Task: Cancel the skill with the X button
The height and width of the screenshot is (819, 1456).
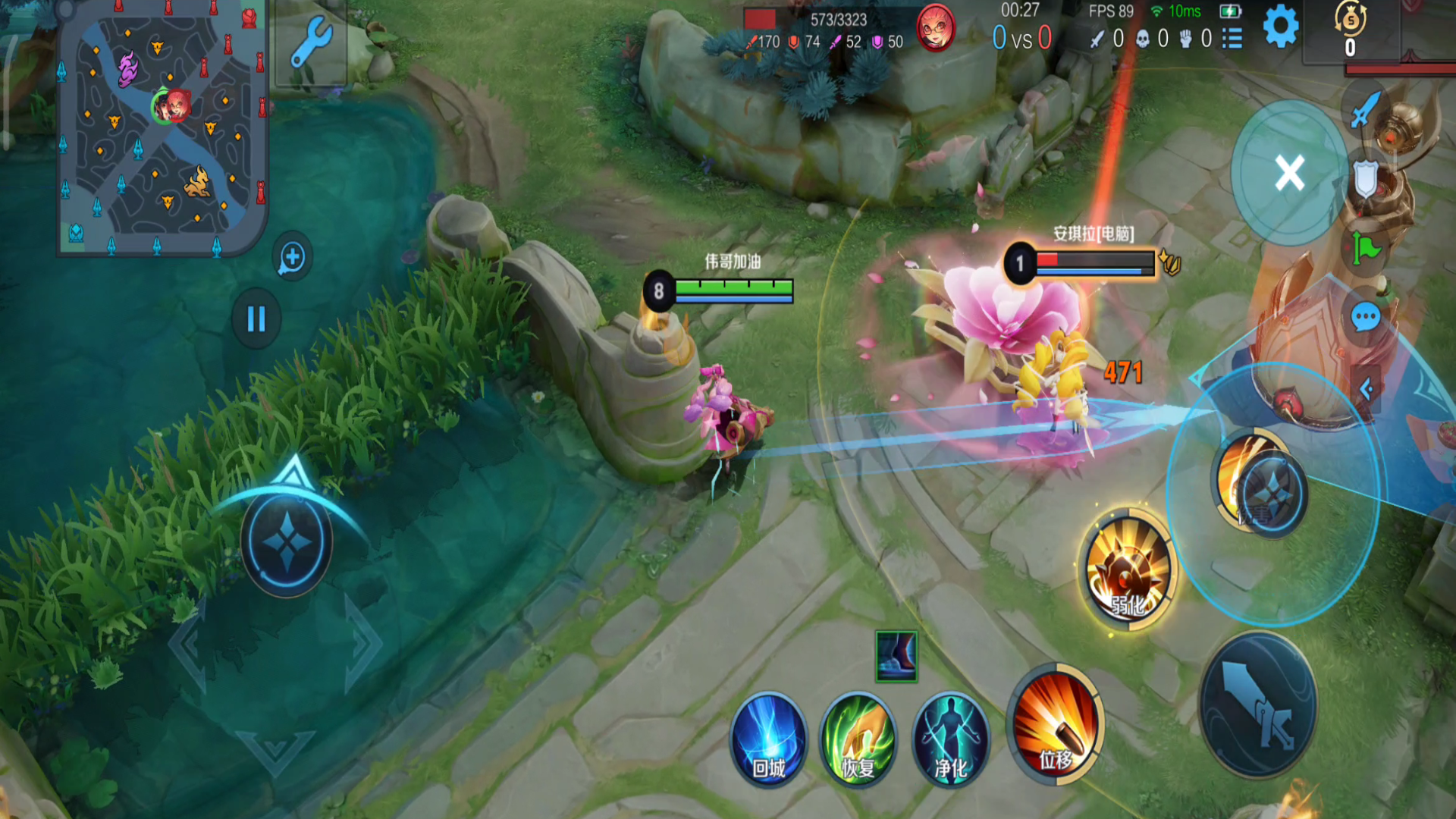Action: pyautogui.click(x=1289, y=173)
